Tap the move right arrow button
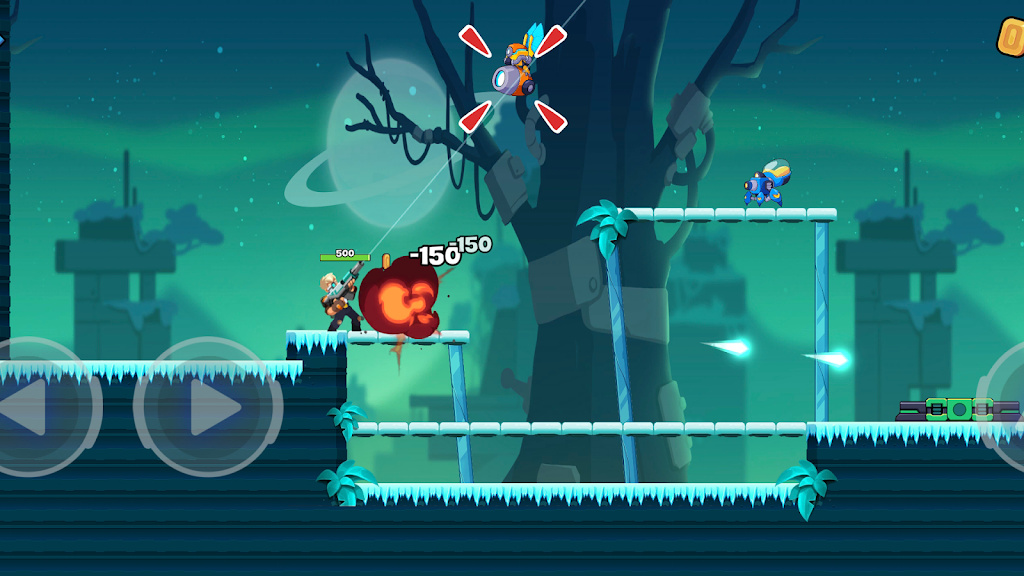1024x576 pixels. click(208, 407)
